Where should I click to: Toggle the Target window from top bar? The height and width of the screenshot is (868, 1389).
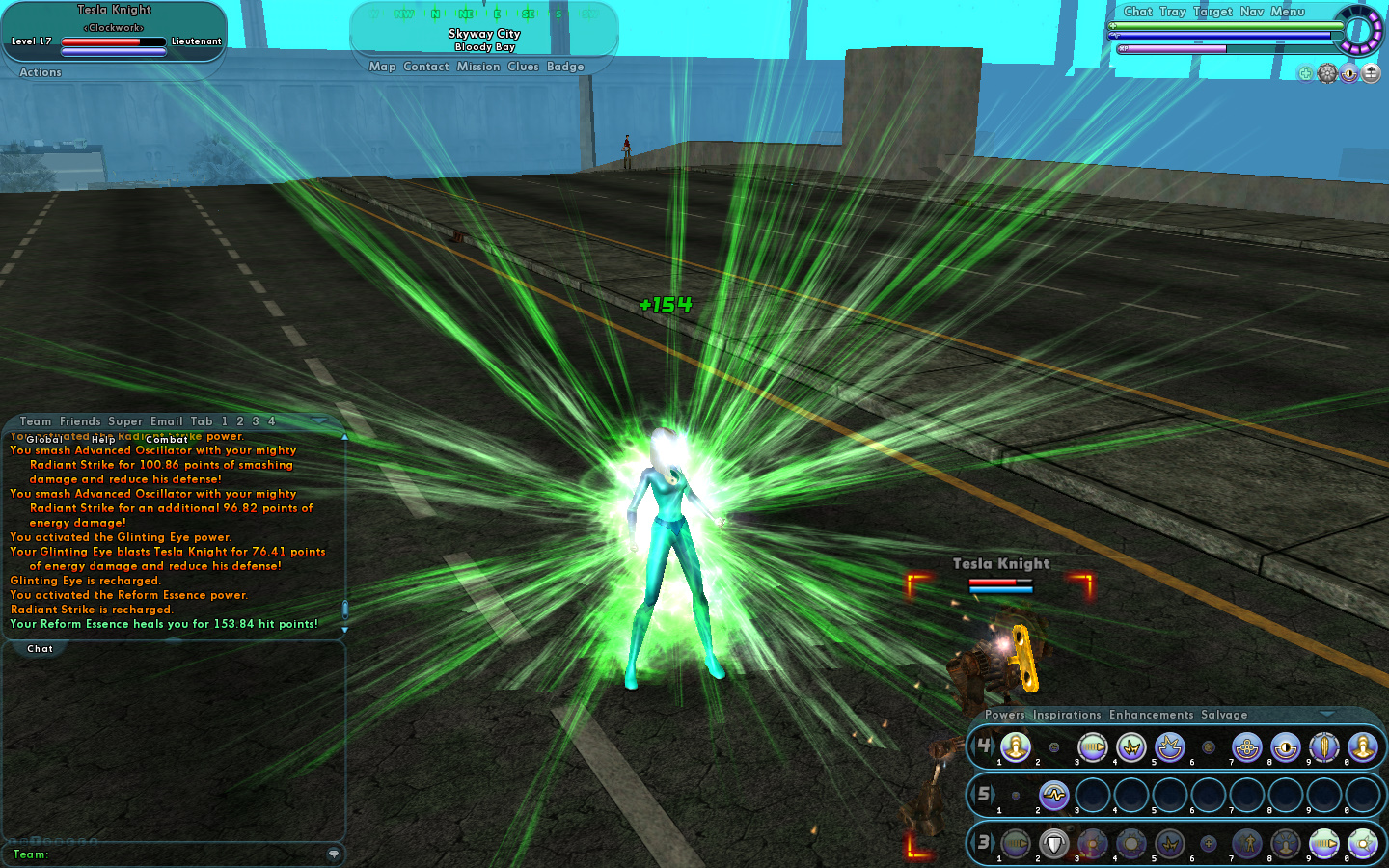click(x=1212, y=12)
